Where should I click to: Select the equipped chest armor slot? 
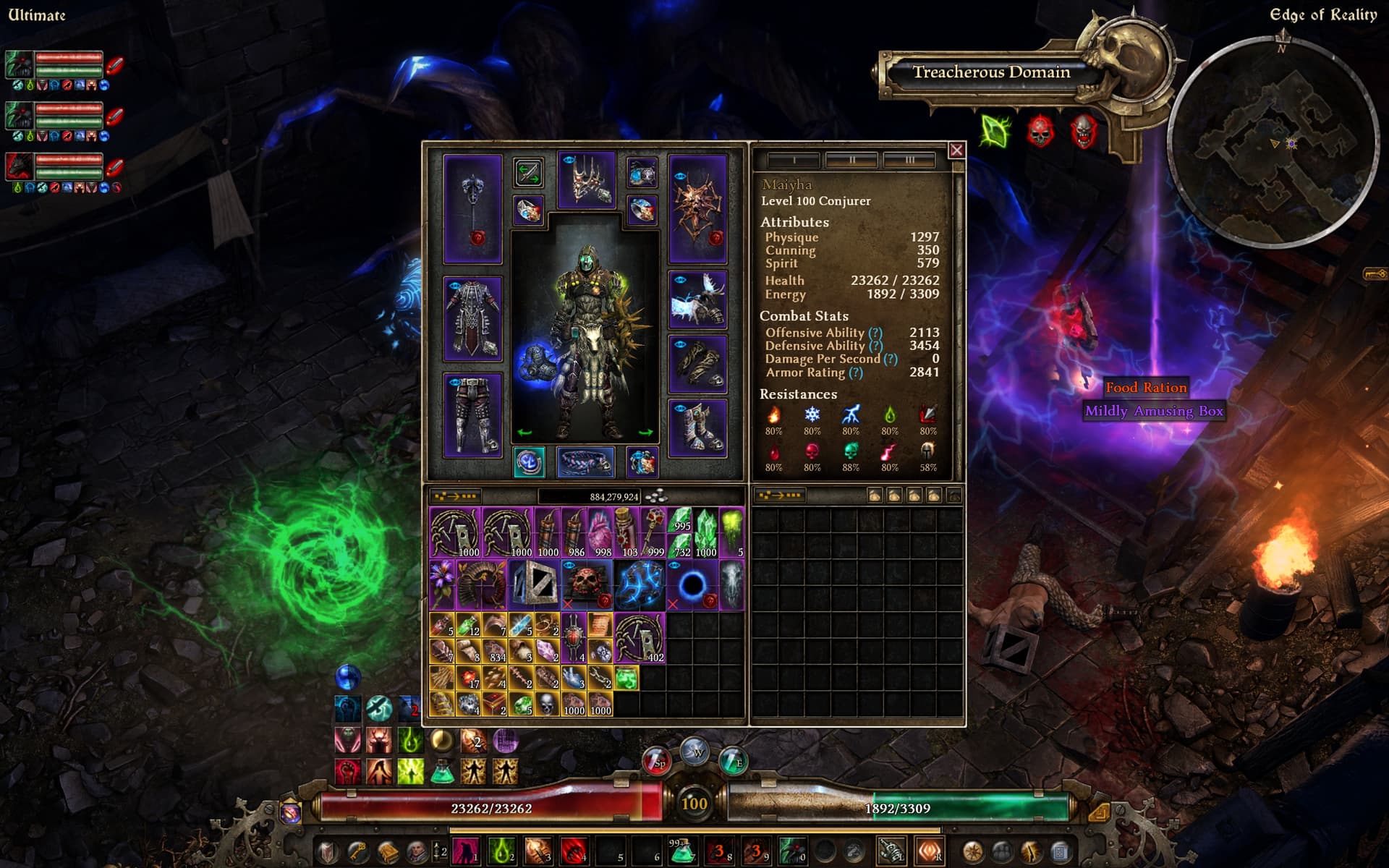point(472,318)
